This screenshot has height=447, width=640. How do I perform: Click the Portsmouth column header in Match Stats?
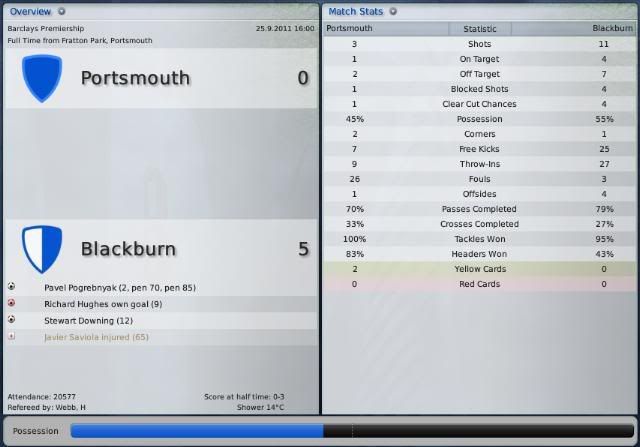point(350,29)
